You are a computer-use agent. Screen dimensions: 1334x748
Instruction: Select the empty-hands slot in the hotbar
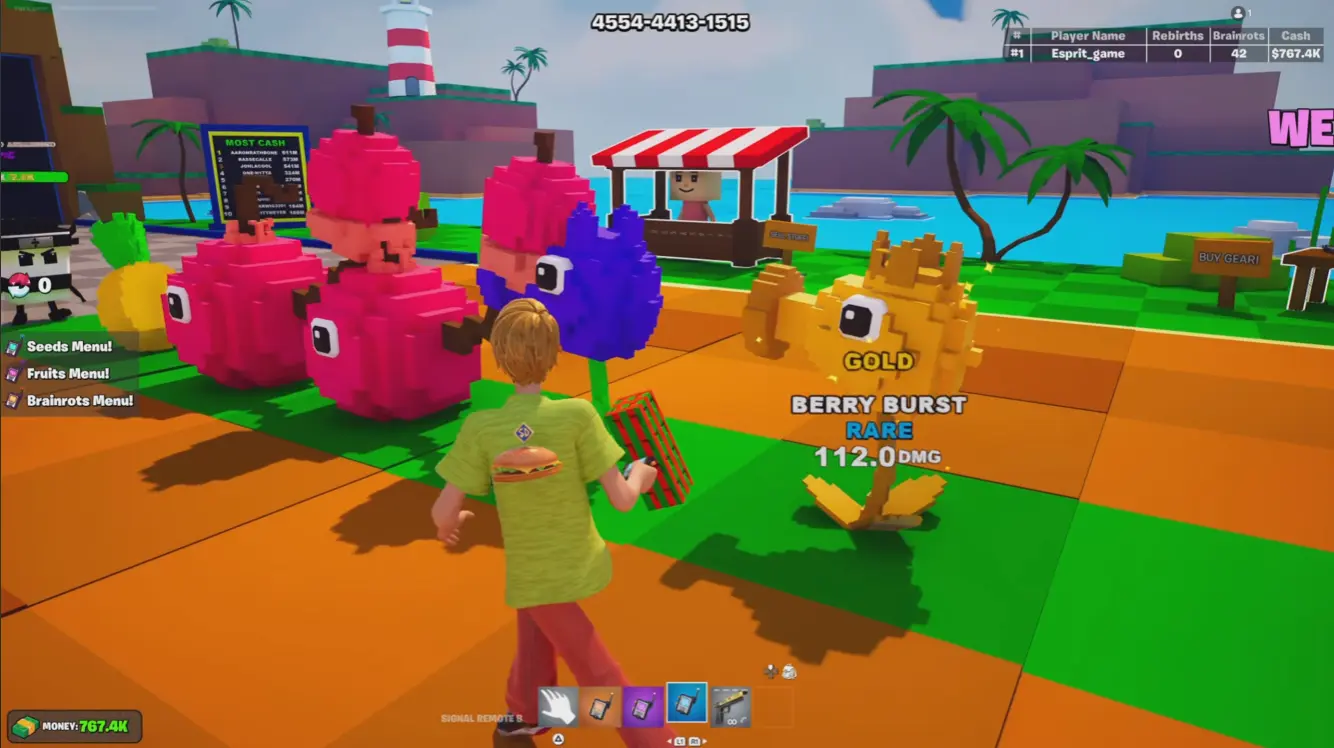coord(559,704)
